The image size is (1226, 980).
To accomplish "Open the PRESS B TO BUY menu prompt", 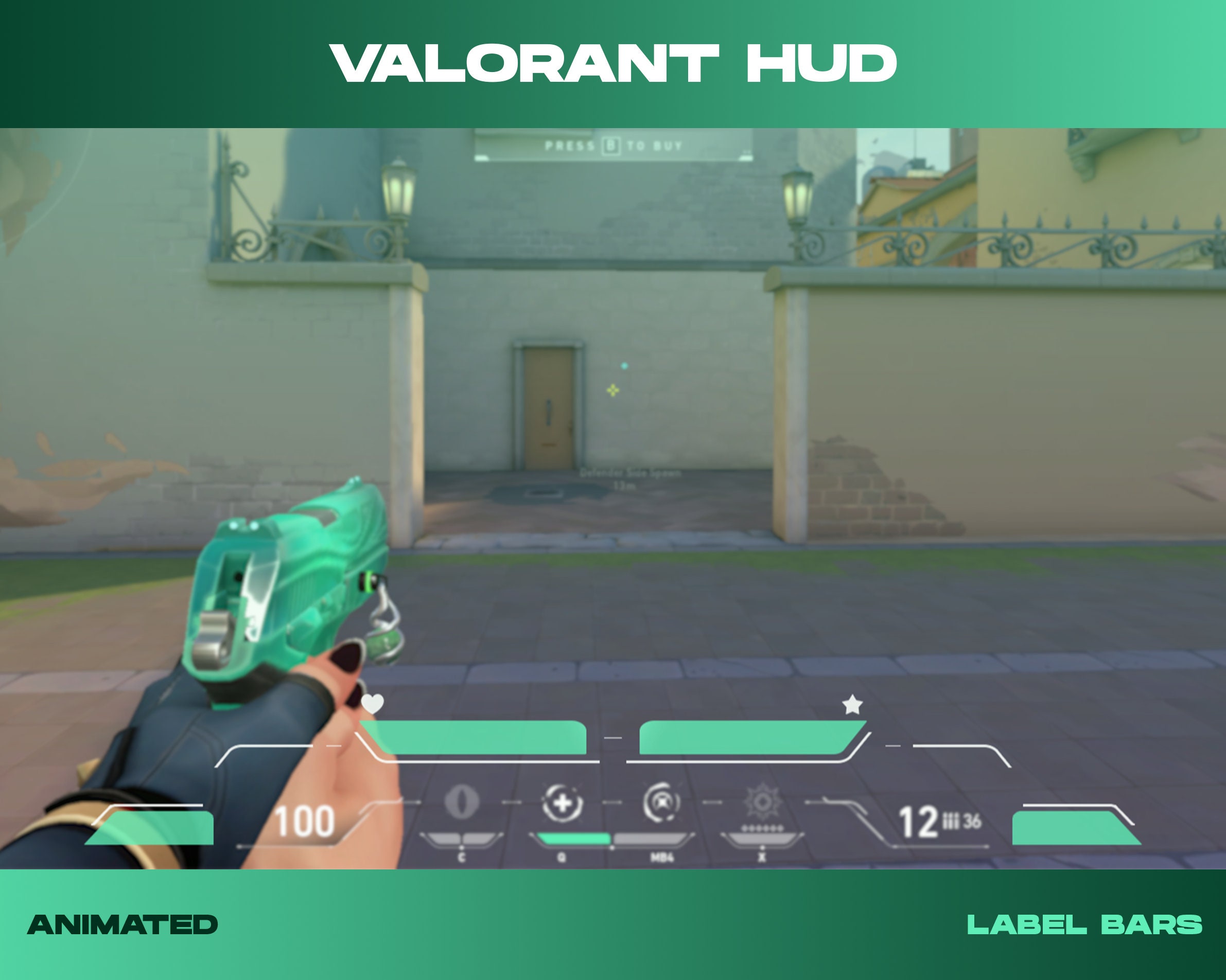I will [x=613, y=147].
